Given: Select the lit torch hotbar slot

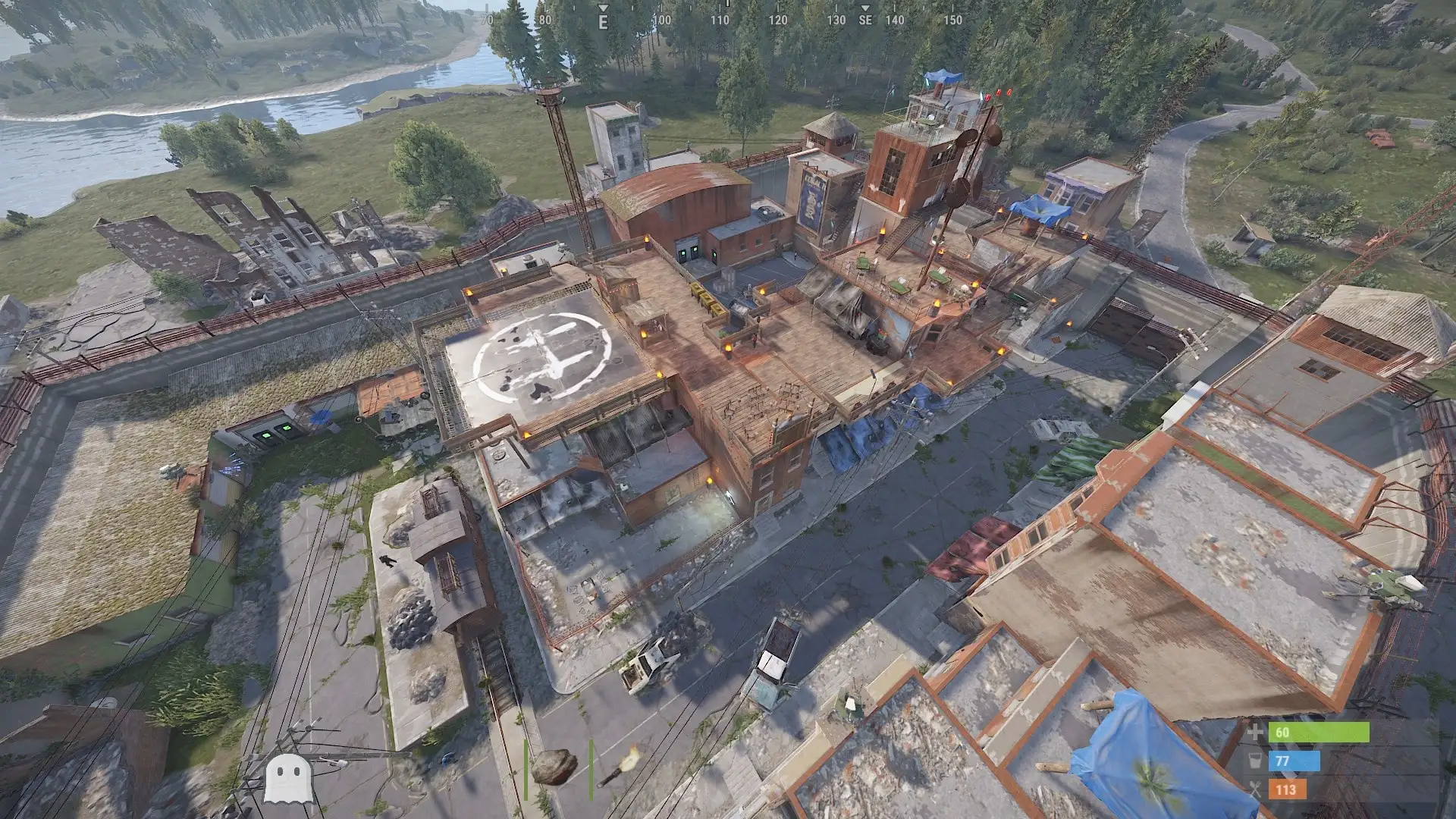Looking at the screenshot, I should 620,767.
